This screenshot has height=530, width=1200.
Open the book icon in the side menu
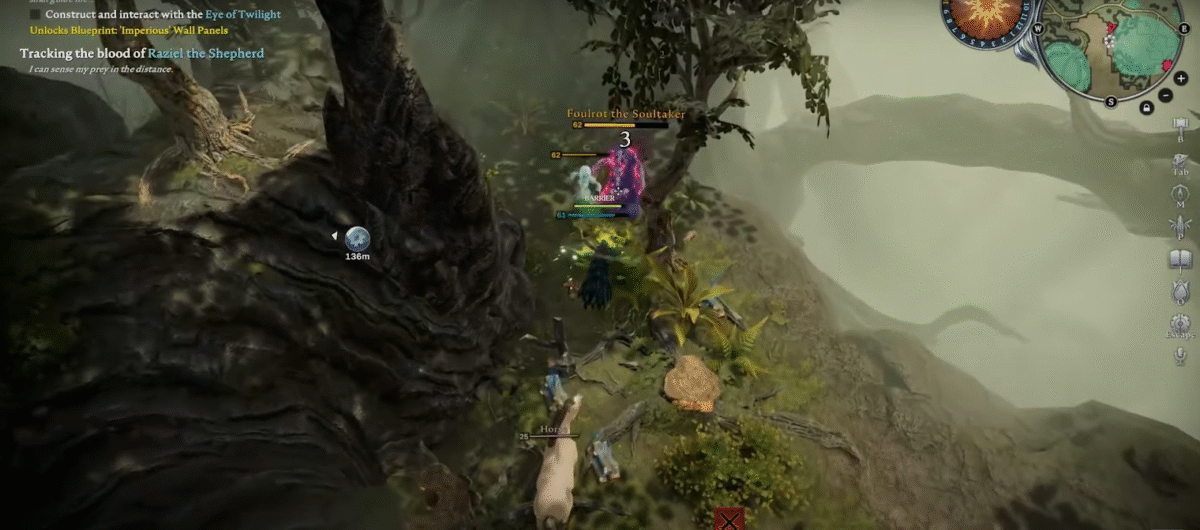click(x=1180, y=260)
